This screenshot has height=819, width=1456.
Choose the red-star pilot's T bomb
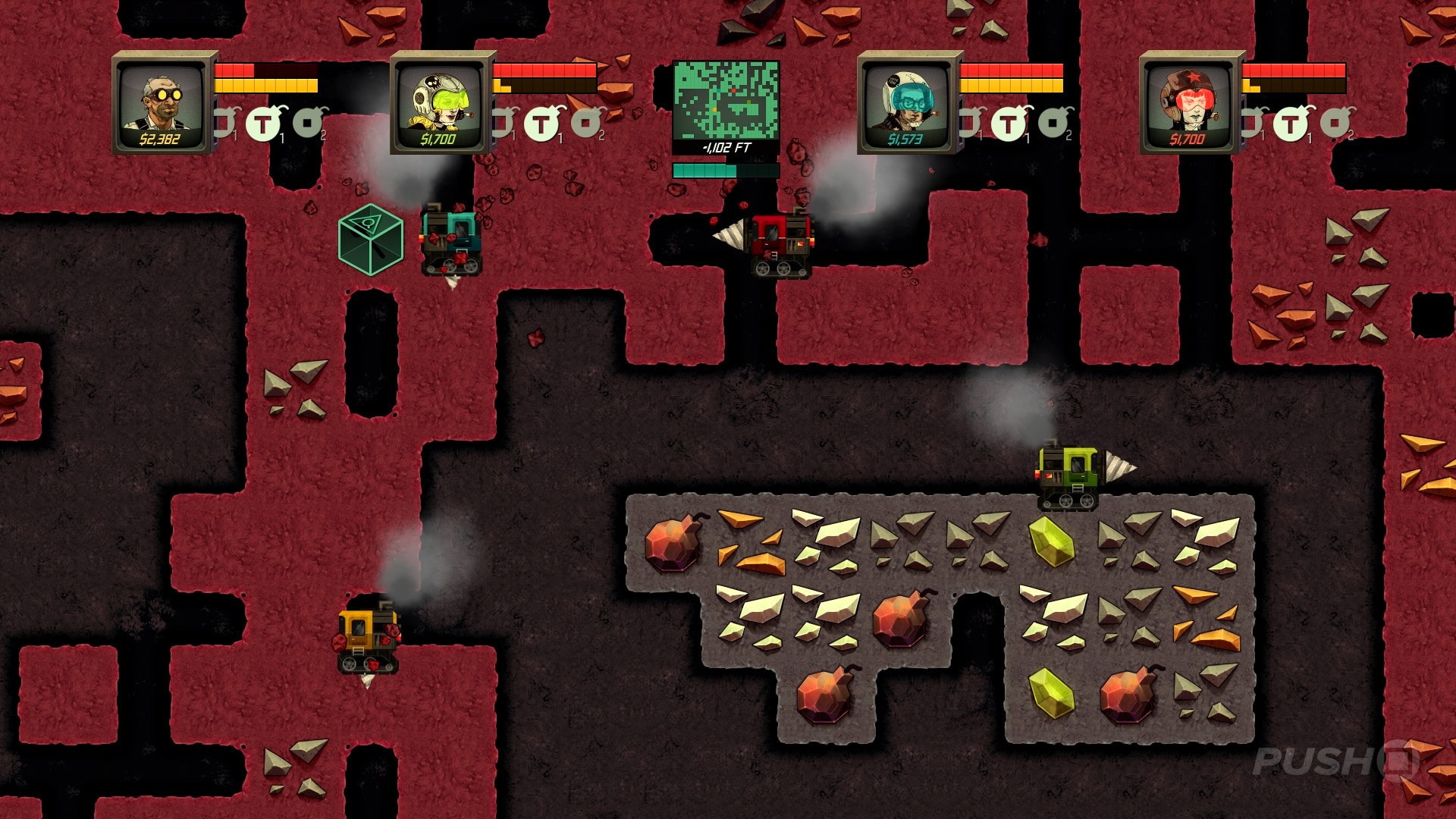point(1290,124)
